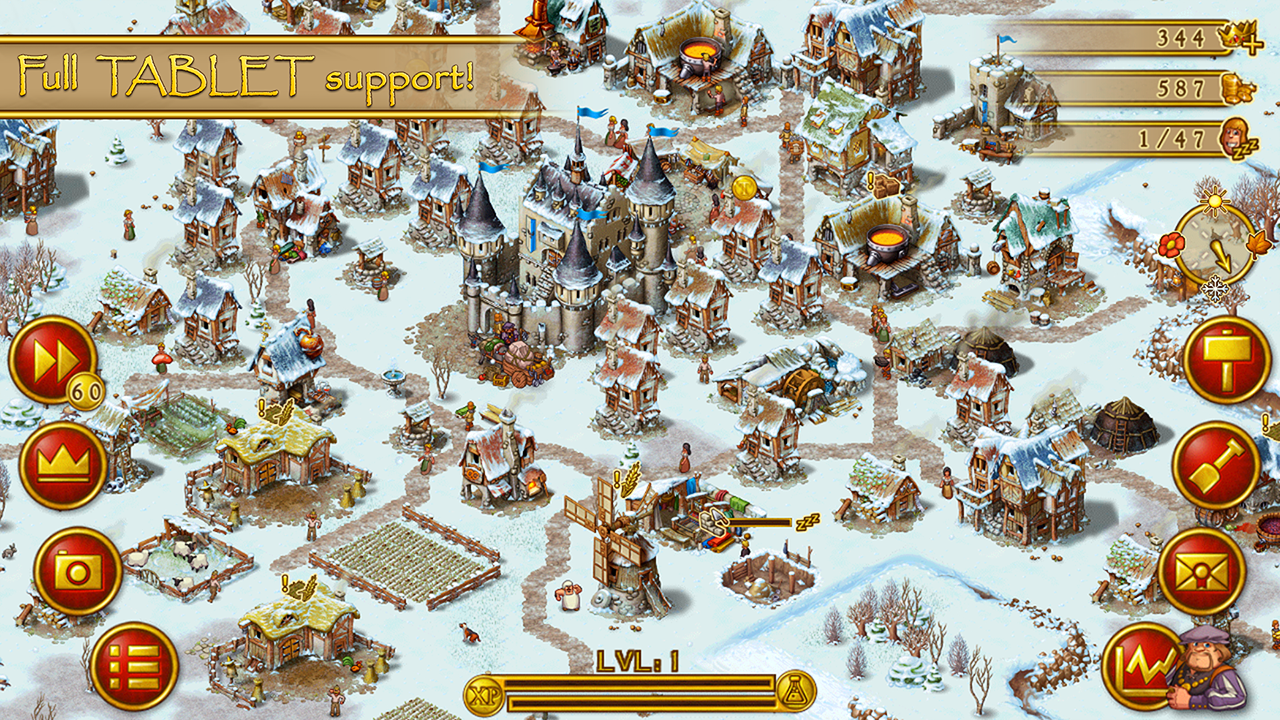The image size is (1280, 720).
Task: Click the sleeping villager population icon
Action: (x=1240, y=139)
